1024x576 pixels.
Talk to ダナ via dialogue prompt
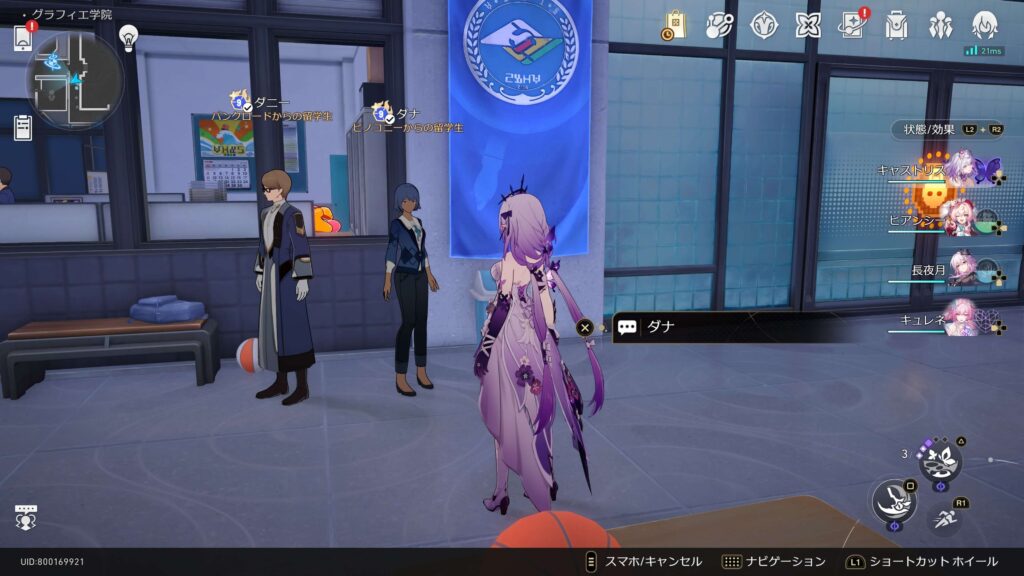pos(700,327)
